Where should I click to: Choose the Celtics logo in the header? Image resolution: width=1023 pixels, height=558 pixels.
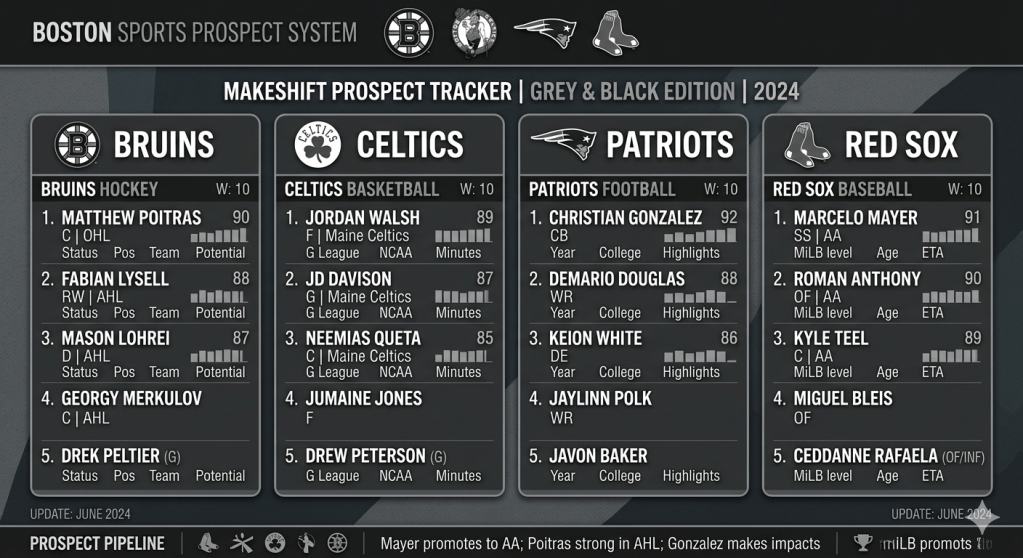pyautogui.click(x=473, y=32)
